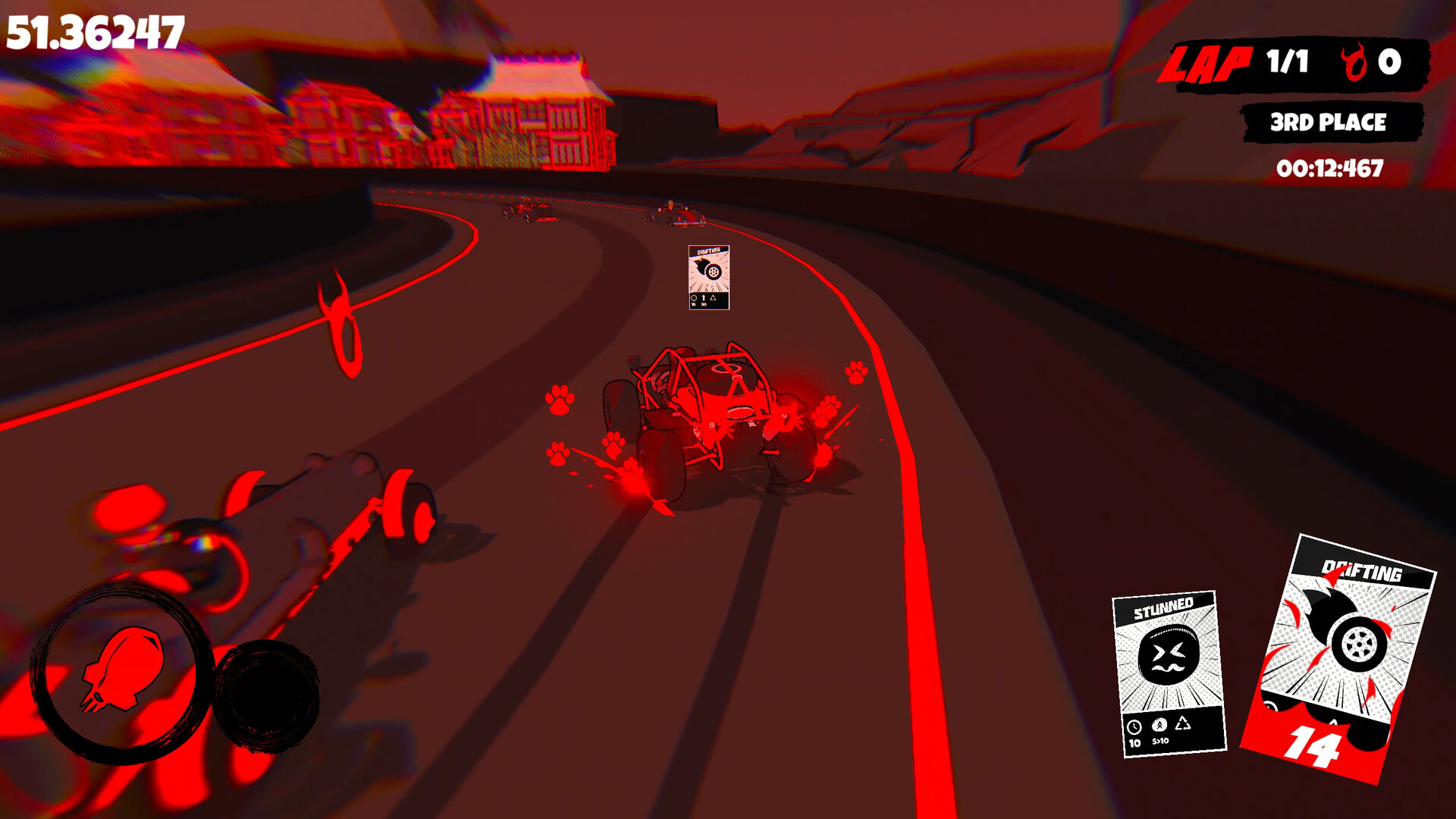
Task: Select the 3RD PLACE banner
Action: [x=1329, y=121]
